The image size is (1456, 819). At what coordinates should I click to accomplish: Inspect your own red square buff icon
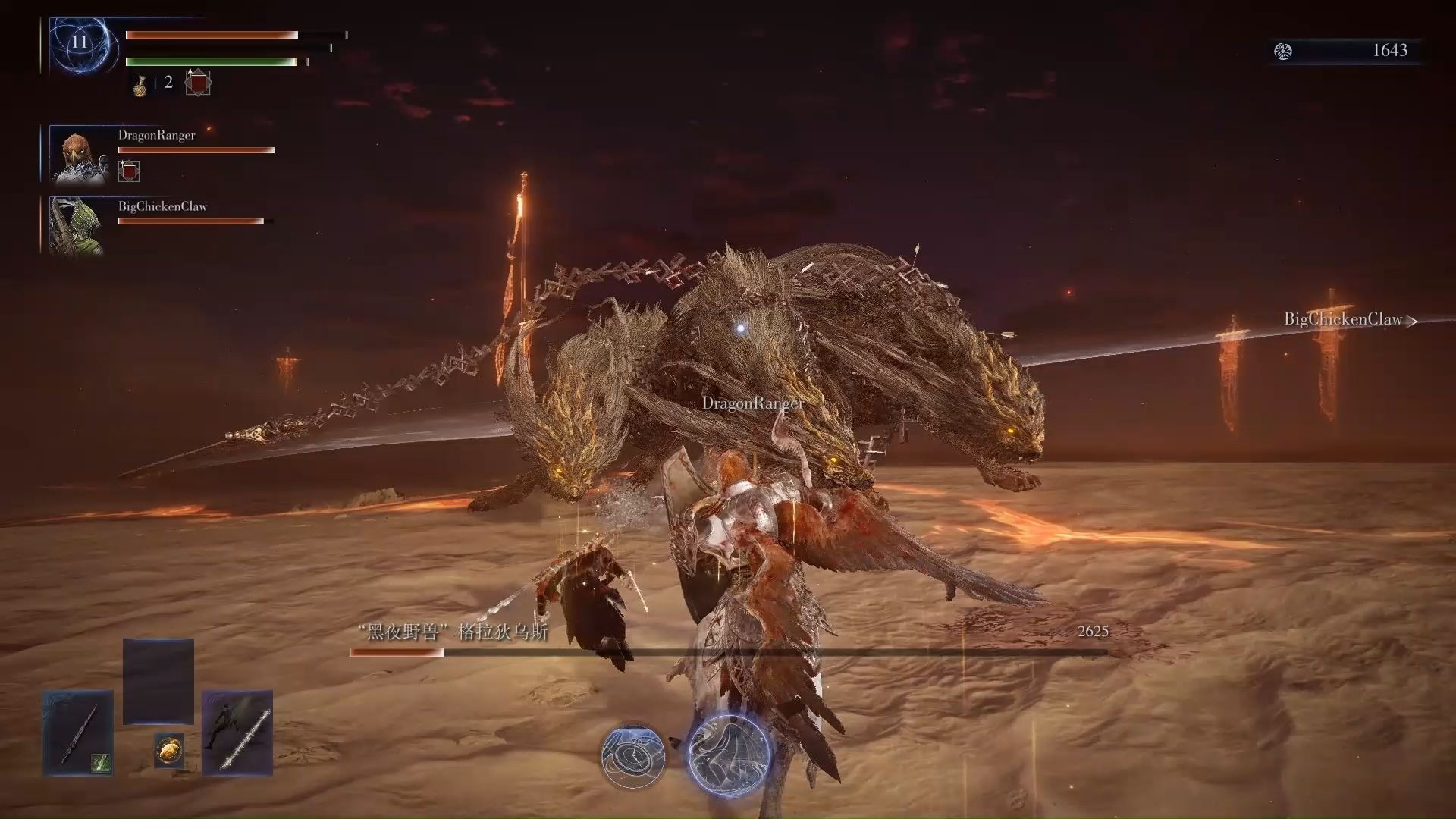pyautogui.click(x=198, y=83)
